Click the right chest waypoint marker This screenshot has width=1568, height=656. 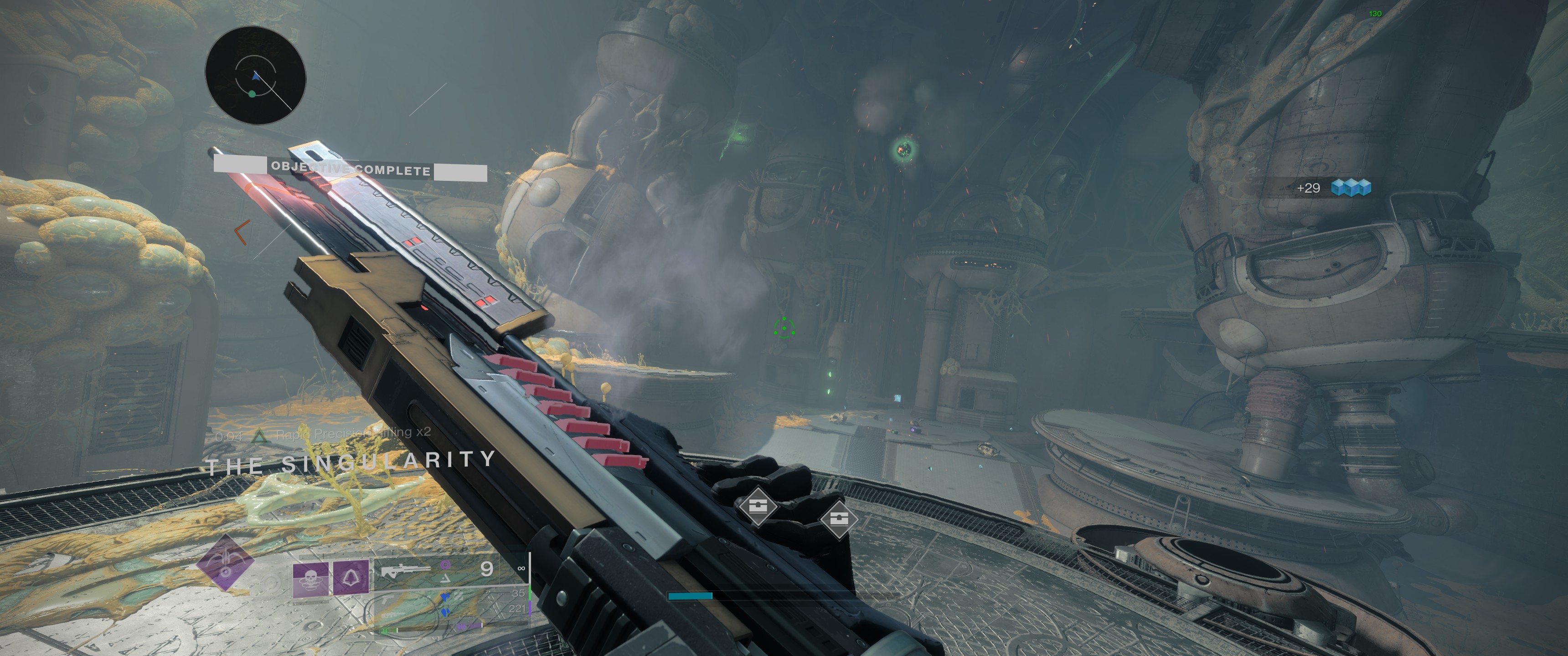point(838,519)
